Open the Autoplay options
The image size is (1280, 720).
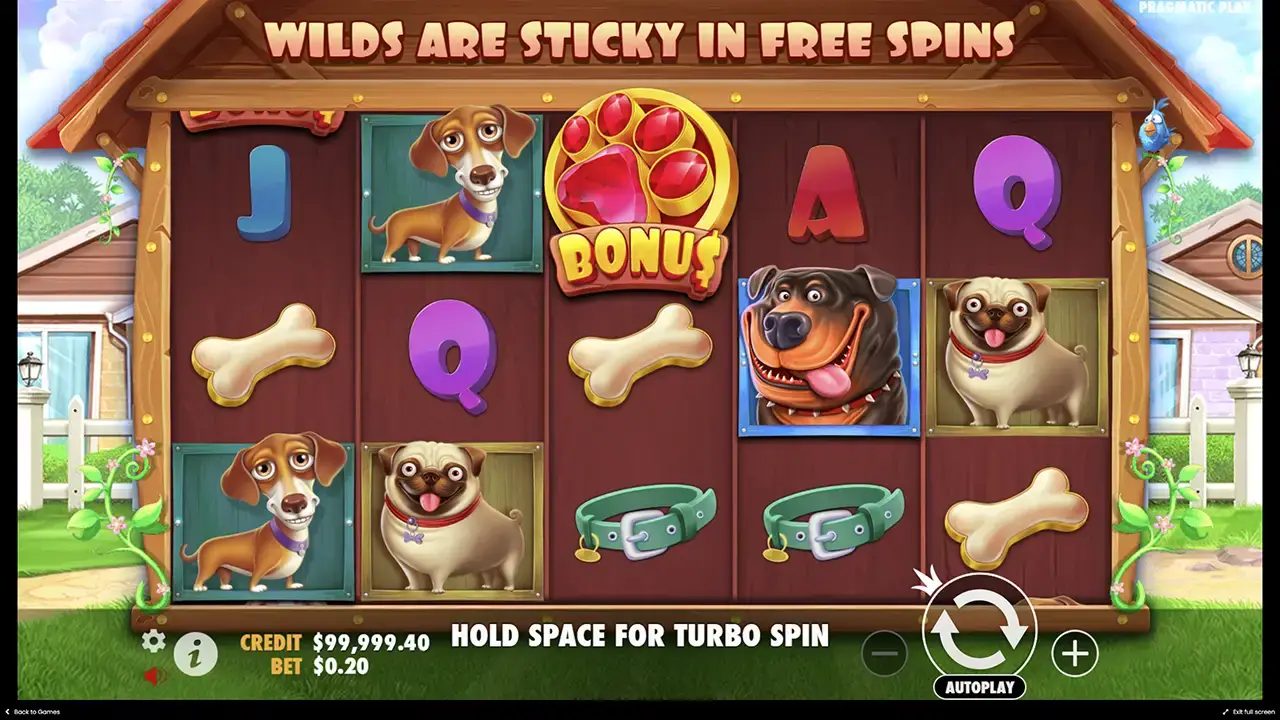[979, 687]
